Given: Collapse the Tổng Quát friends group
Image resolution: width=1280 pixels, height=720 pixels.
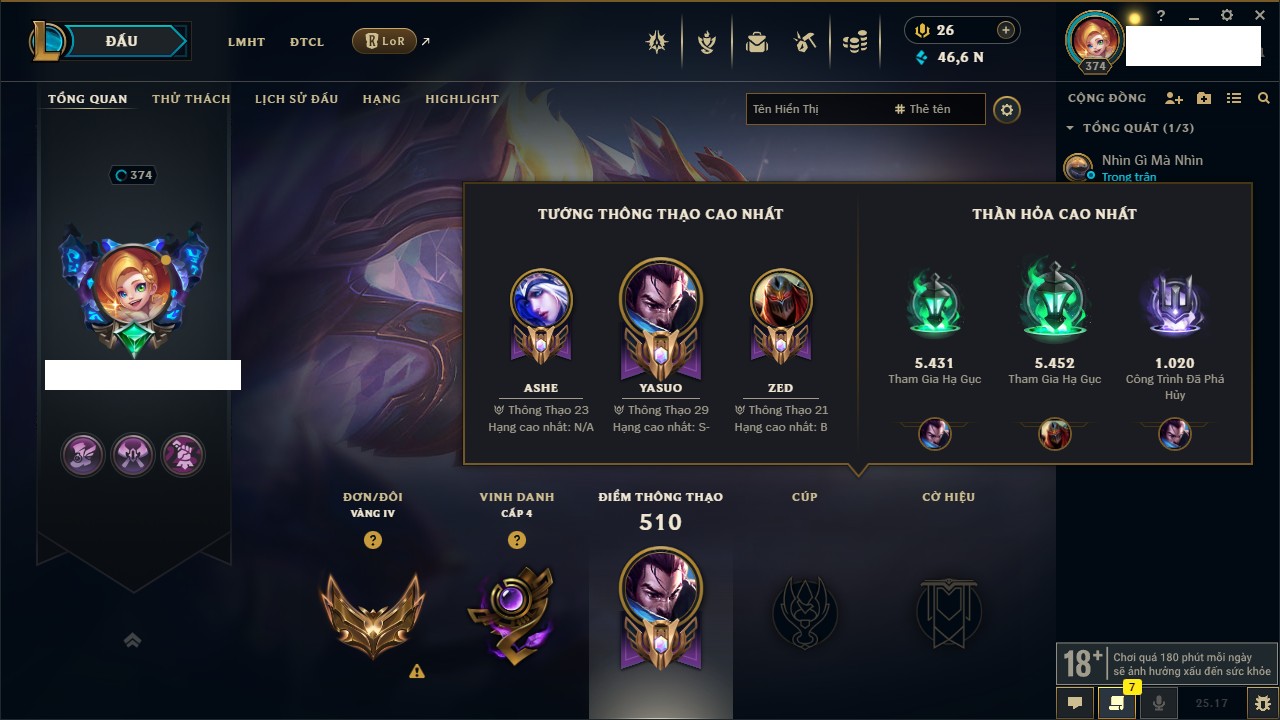Looking at the screenshot, I should [x=1070, y=128].
